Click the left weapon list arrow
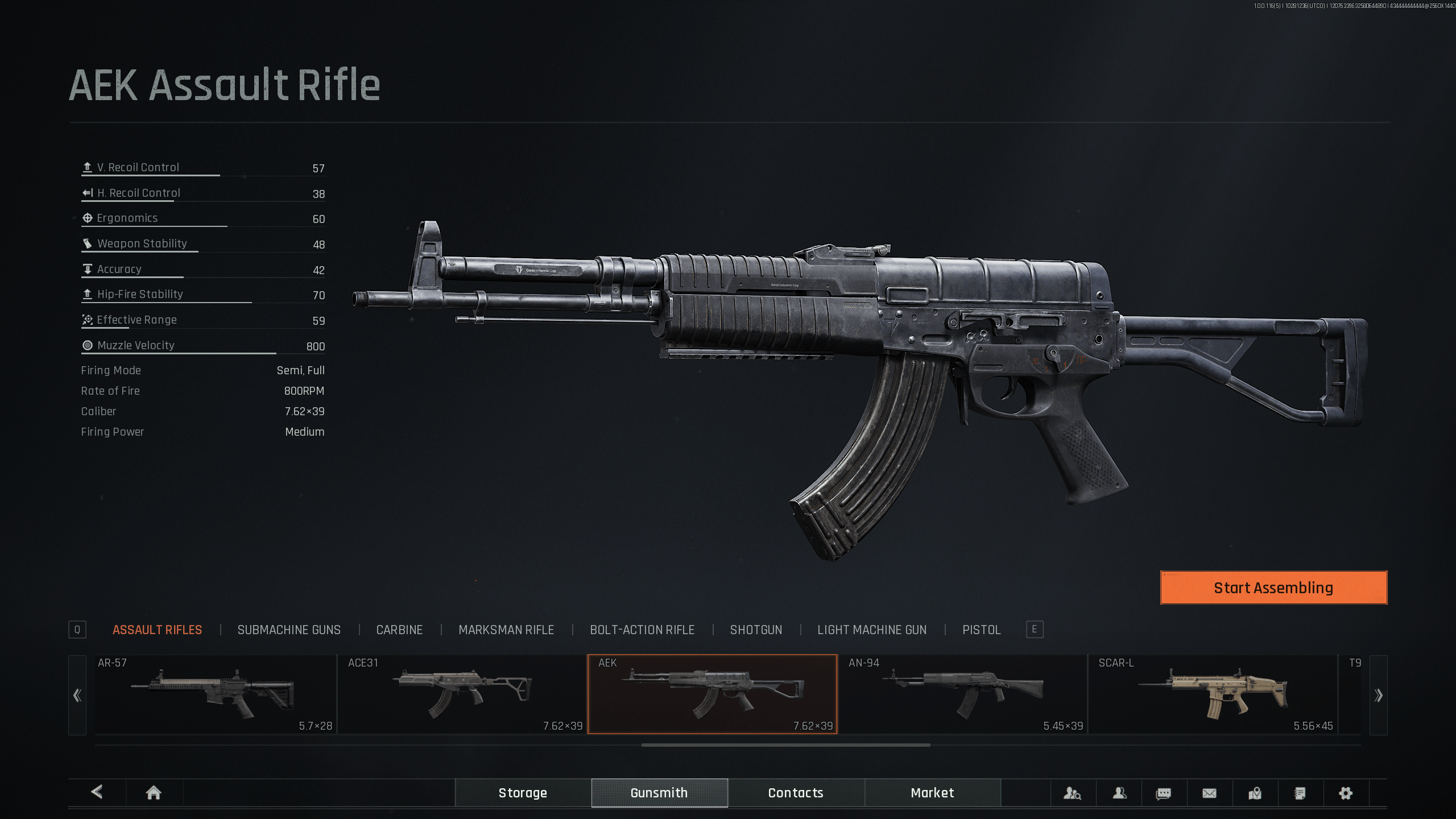1456x819 pixels. [x=77, y=695]
